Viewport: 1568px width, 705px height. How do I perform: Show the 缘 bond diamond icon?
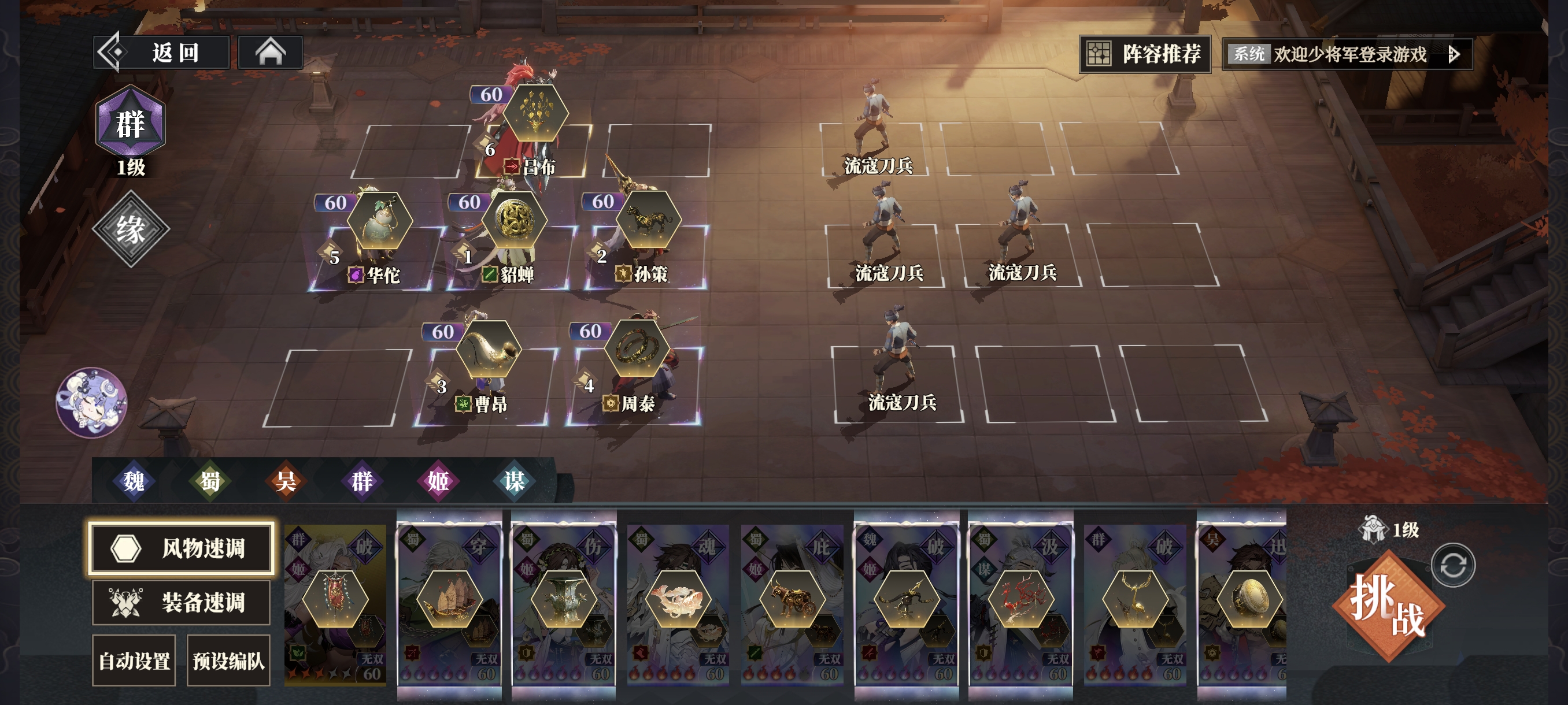[x=130, y=229]
